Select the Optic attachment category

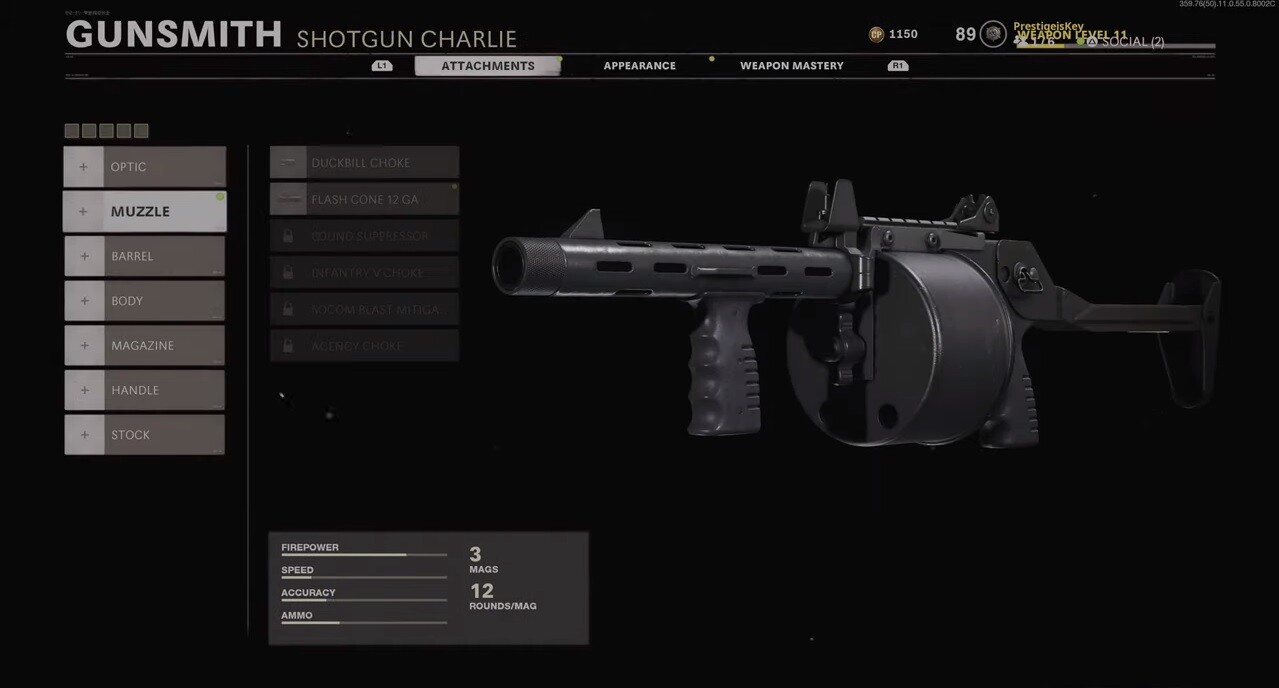(145, 167)
